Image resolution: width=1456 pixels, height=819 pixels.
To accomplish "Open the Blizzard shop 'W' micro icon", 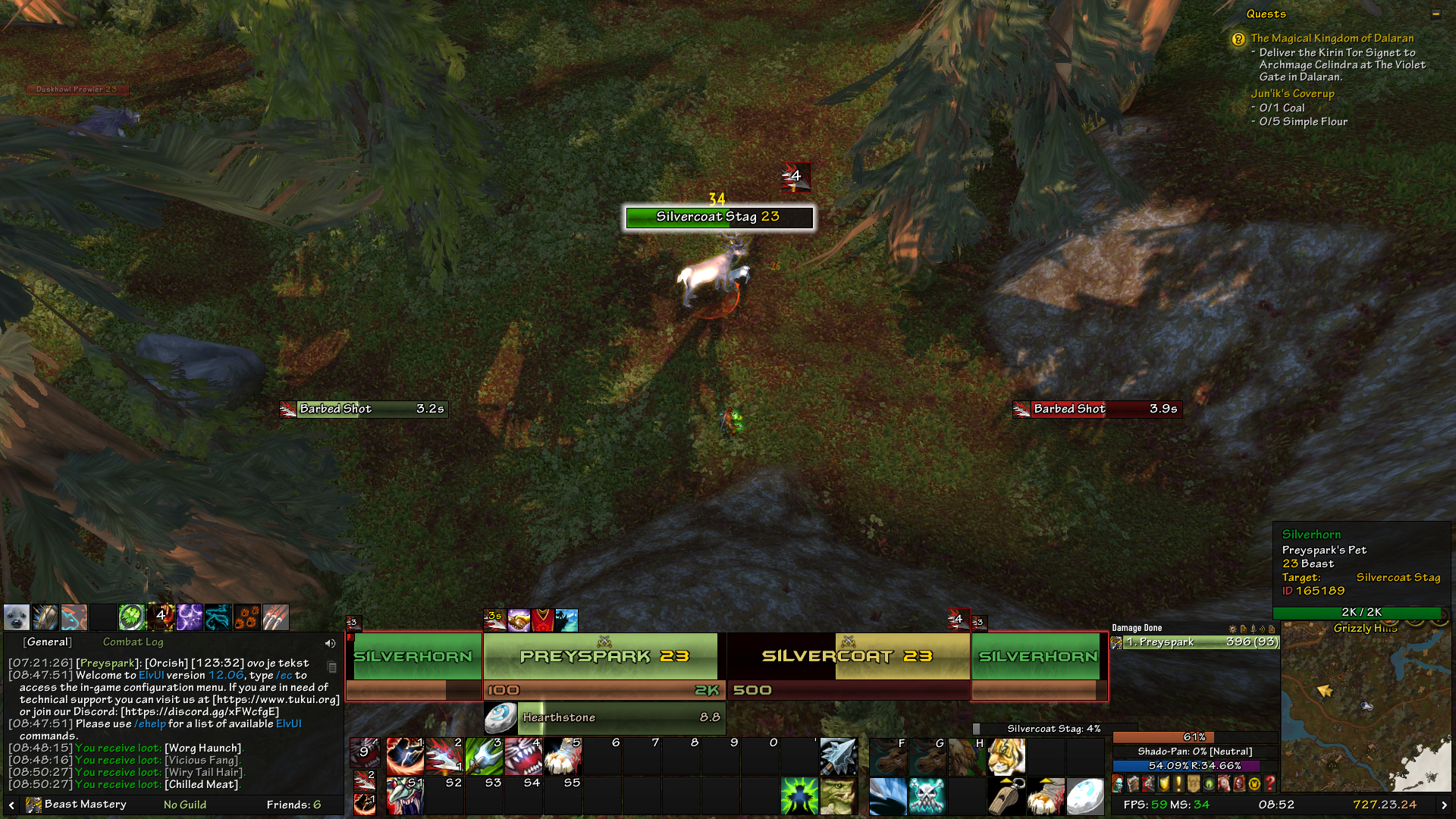I will (x=1253, y=783).
